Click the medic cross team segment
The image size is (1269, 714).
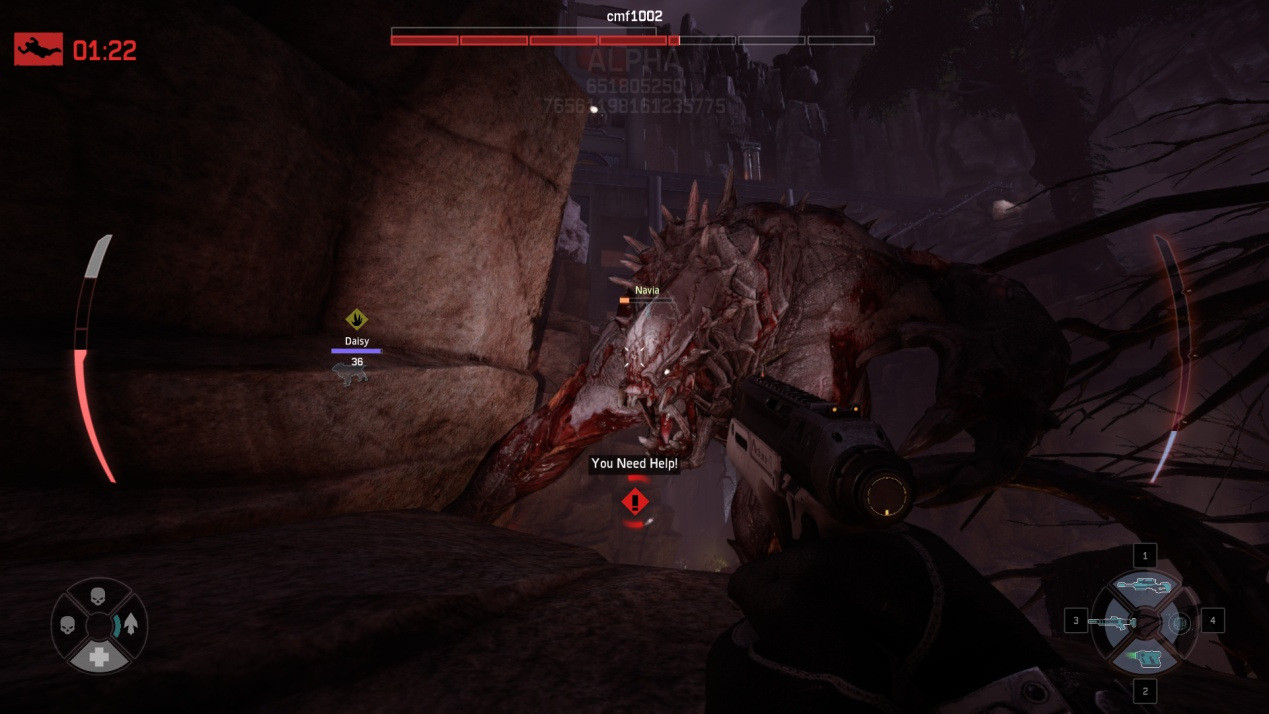click(98, 656)
